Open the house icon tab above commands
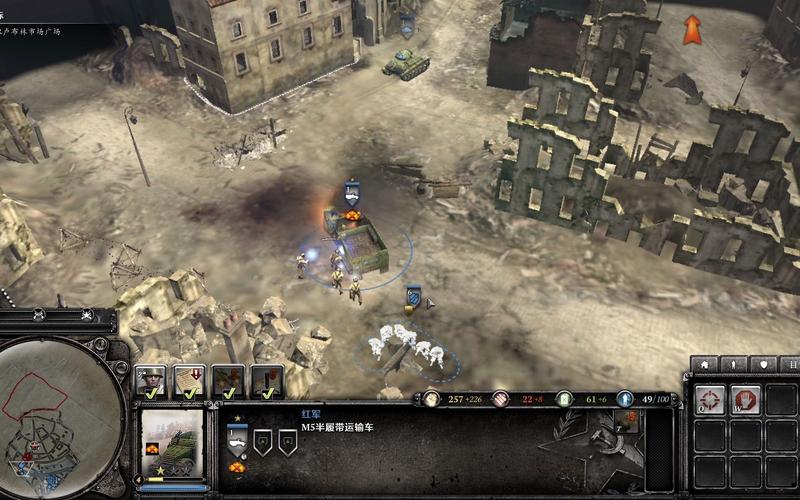 (x=704, y=365)
